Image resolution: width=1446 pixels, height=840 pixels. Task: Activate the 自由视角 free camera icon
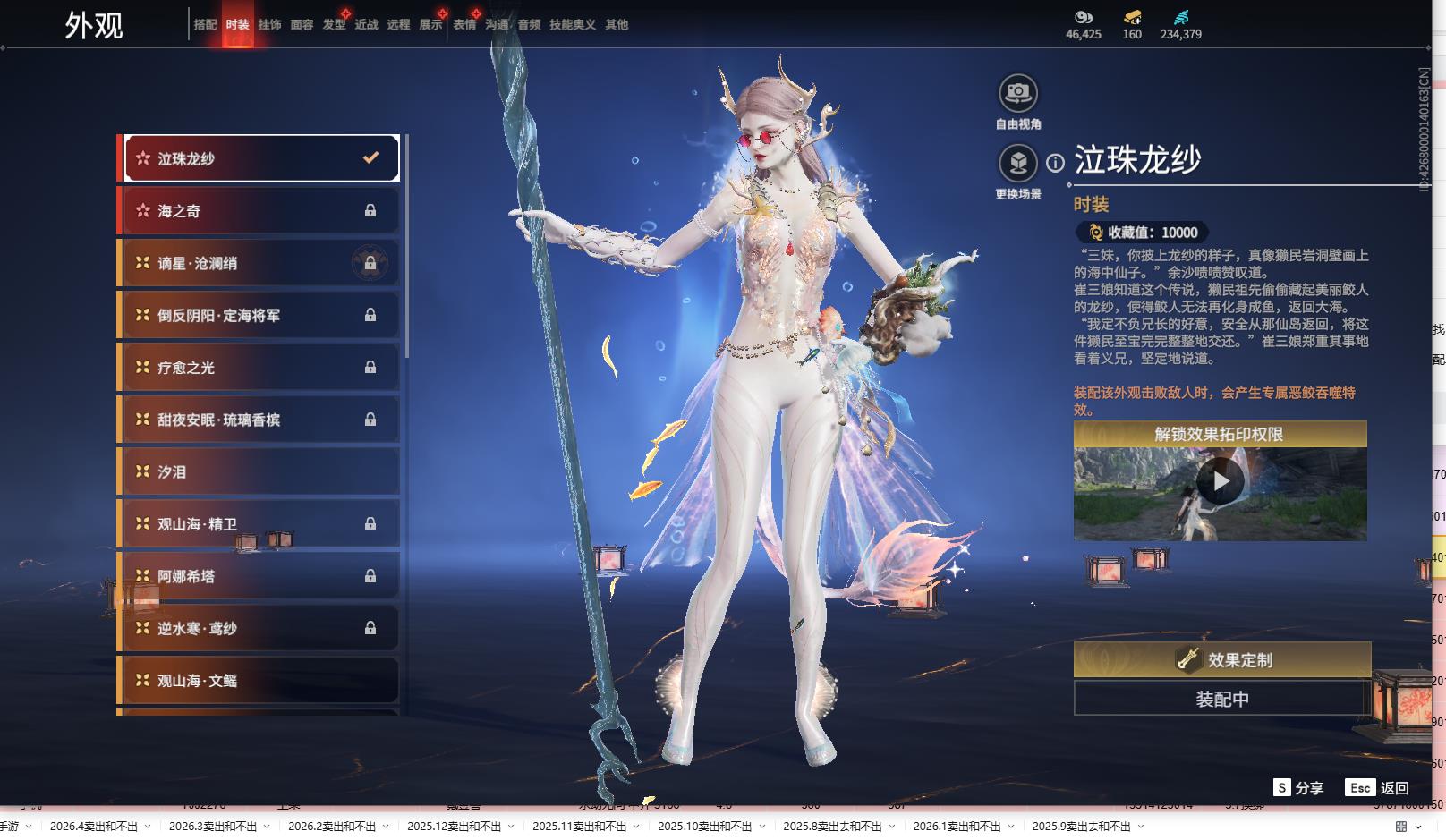(1017, 93)
